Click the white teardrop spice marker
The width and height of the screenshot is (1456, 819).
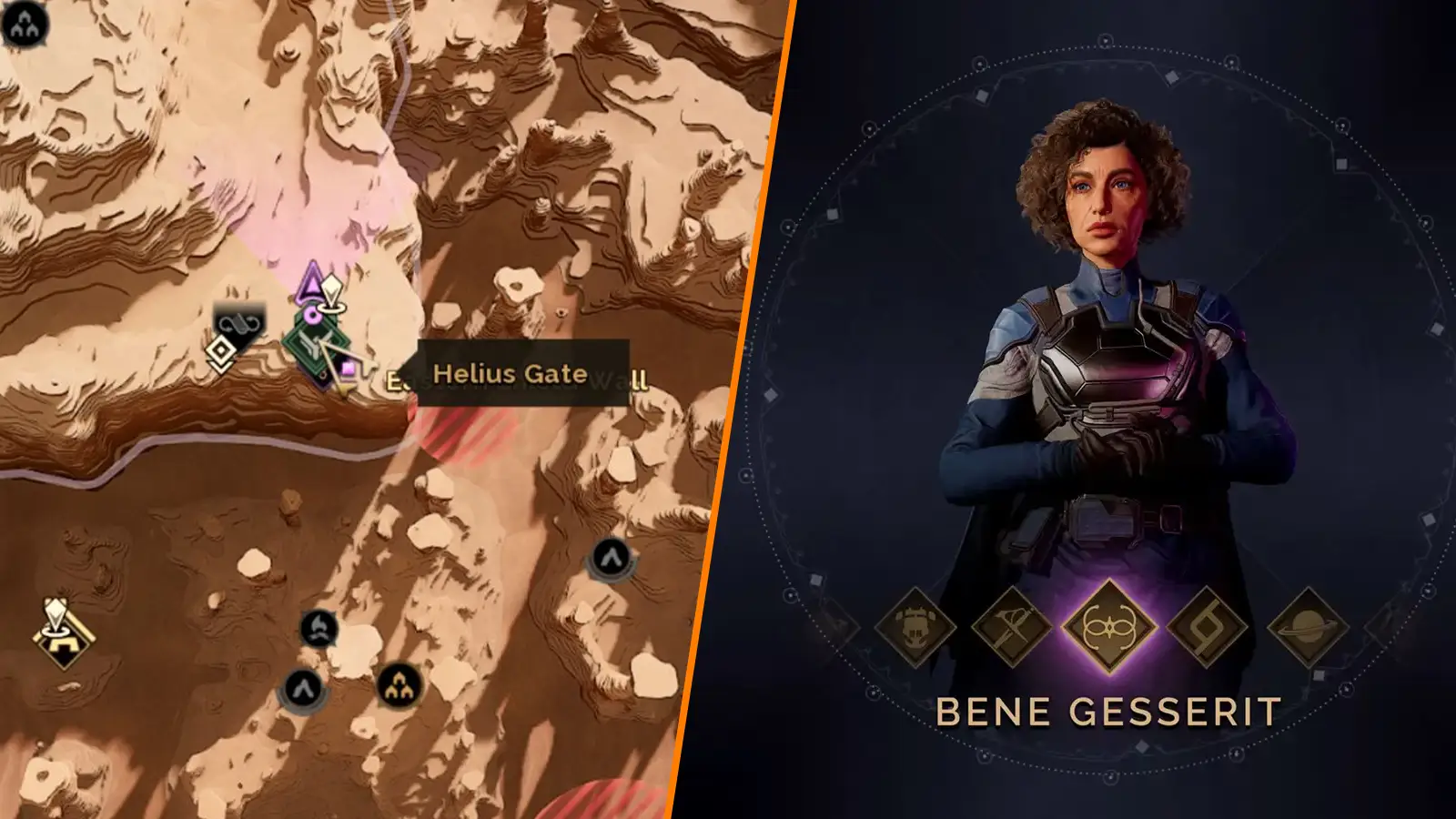(x=331, y=288)
